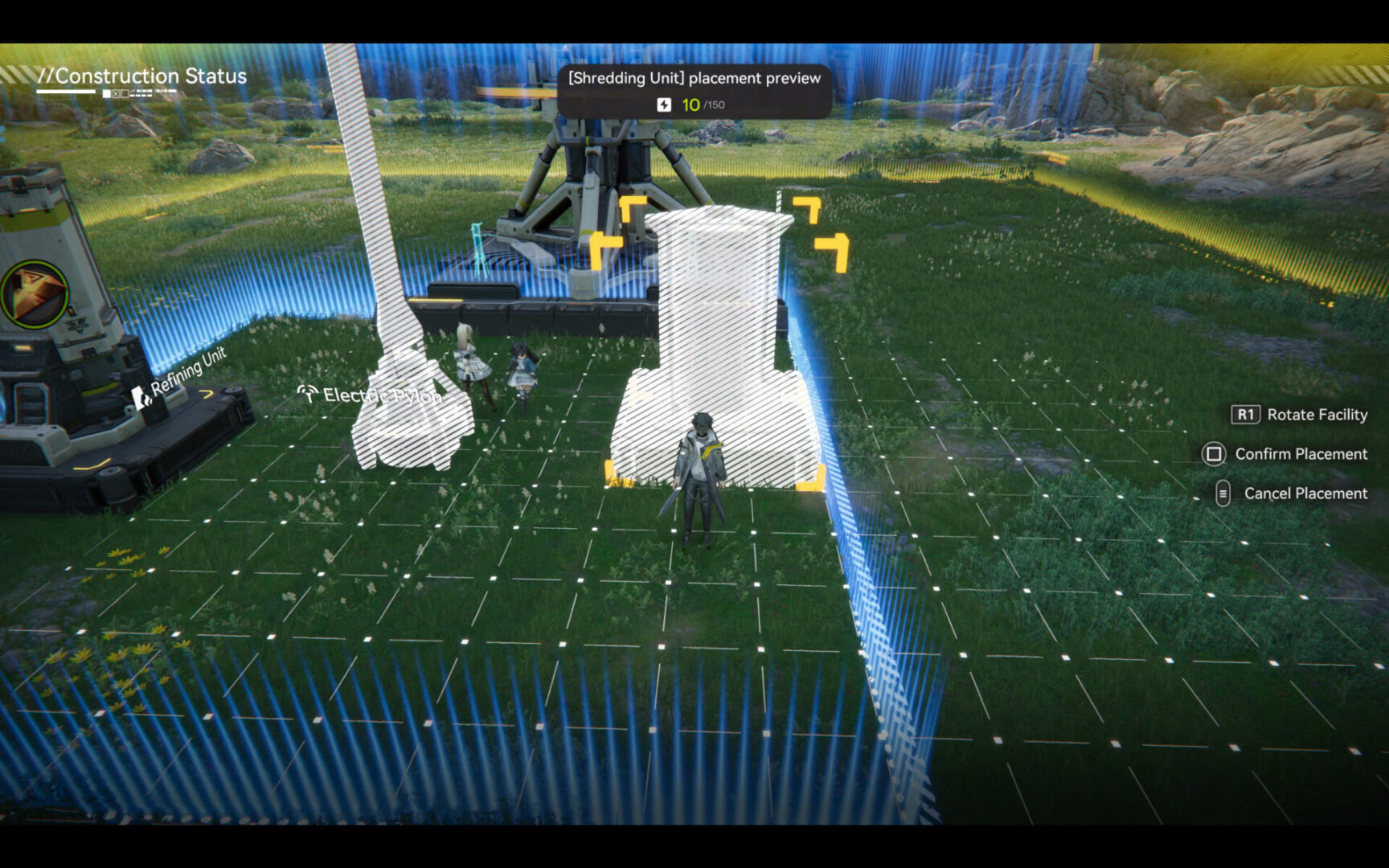Click the Construction Status header
Image resolution: width=1389 pixels, height=868 pixels.
pyautogui.click(x=143, y=76)
